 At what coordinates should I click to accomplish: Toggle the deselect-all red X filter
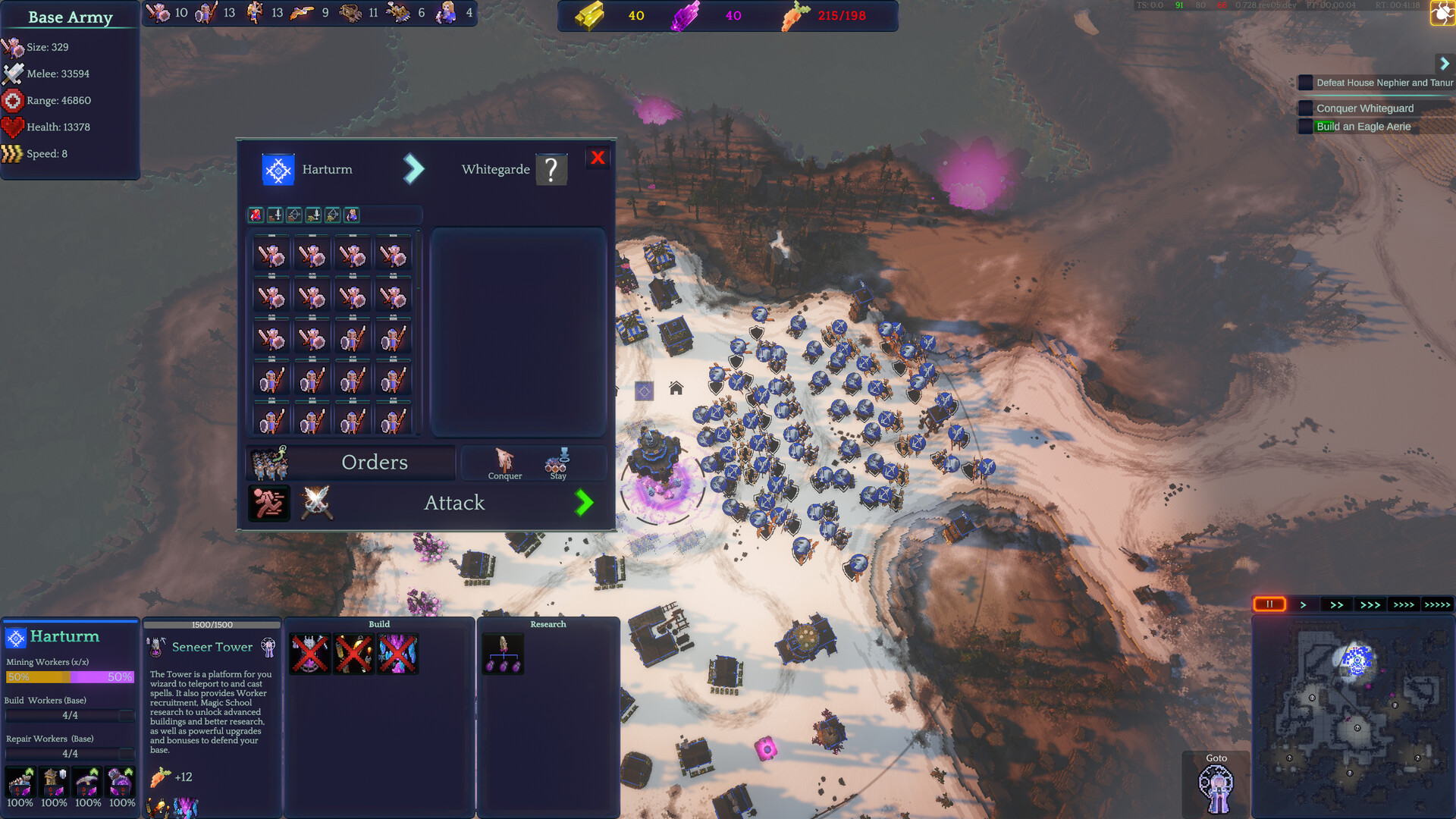click(x=256, y=215)
